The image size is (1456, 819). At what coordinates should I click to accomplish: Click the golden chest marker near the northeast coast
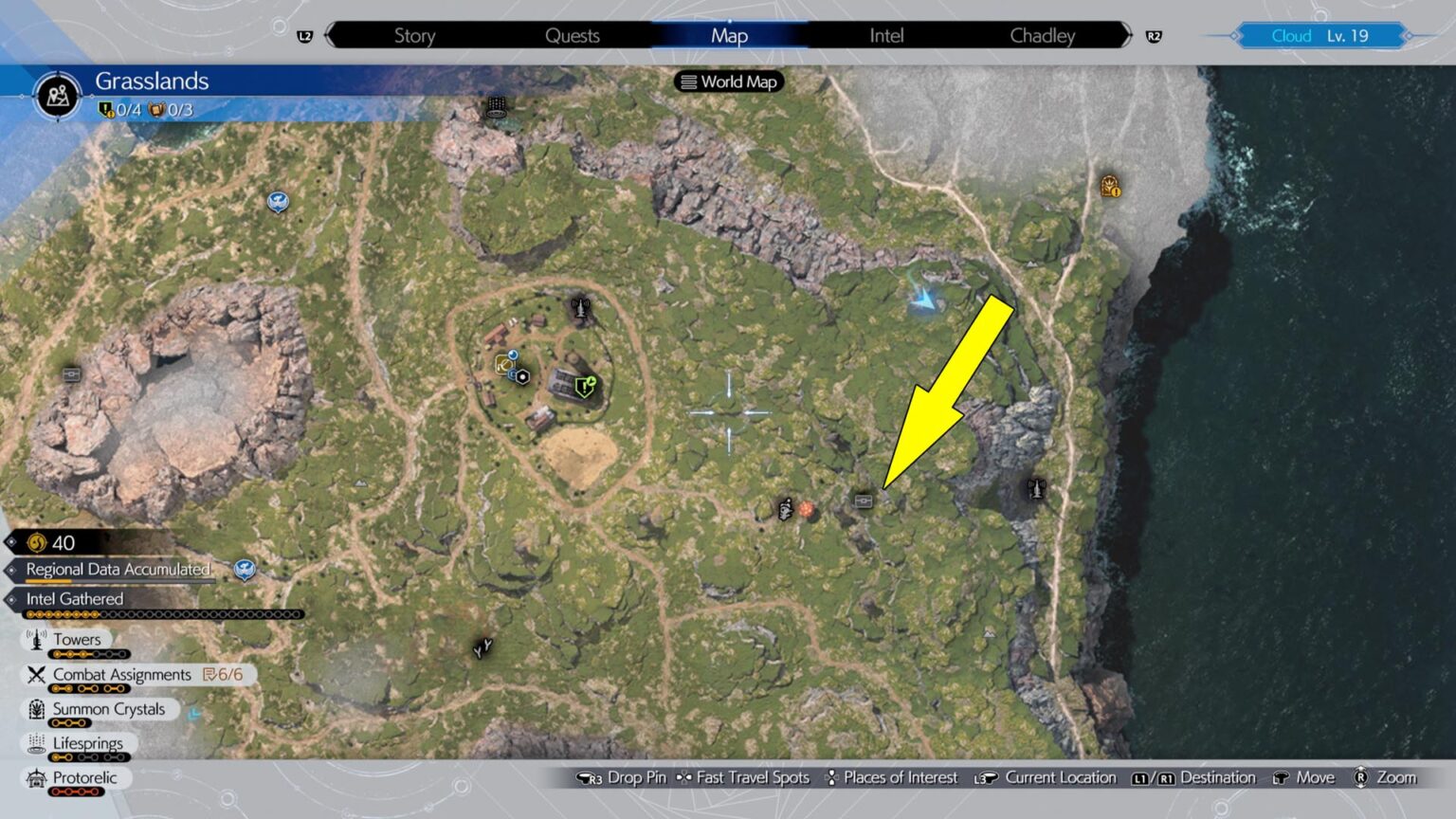[x=1109, y=187]
